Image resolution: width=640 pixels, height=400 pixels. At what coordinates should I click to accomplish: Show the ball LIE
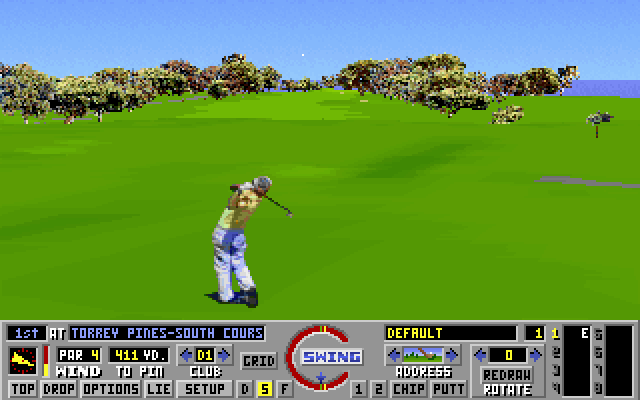[158, 388]
